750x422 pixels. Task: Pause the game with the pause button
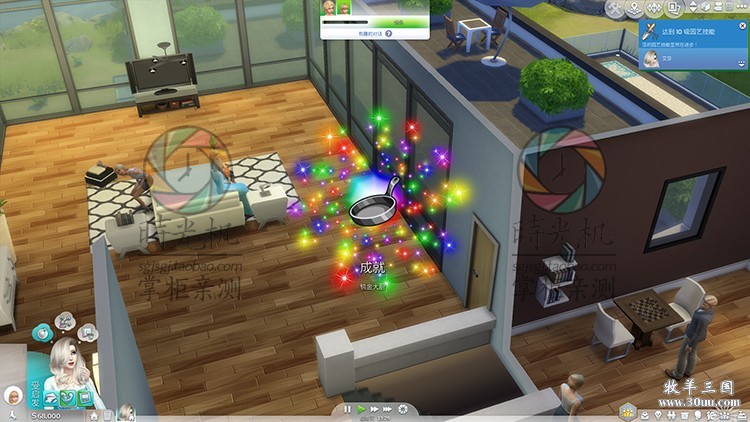[x=348, y=409]
